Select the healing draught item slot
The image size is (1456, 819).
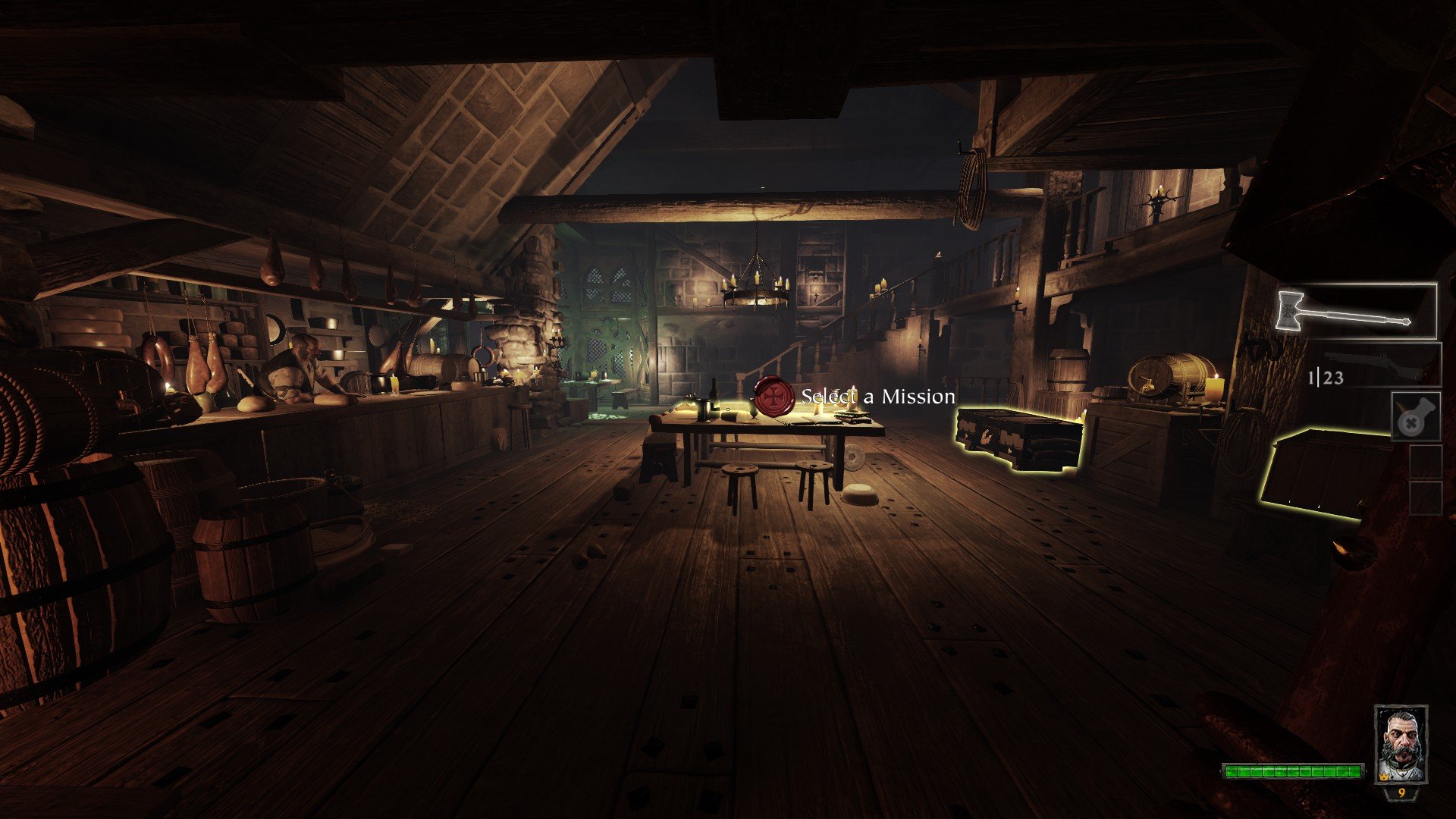coord(1415,416)
